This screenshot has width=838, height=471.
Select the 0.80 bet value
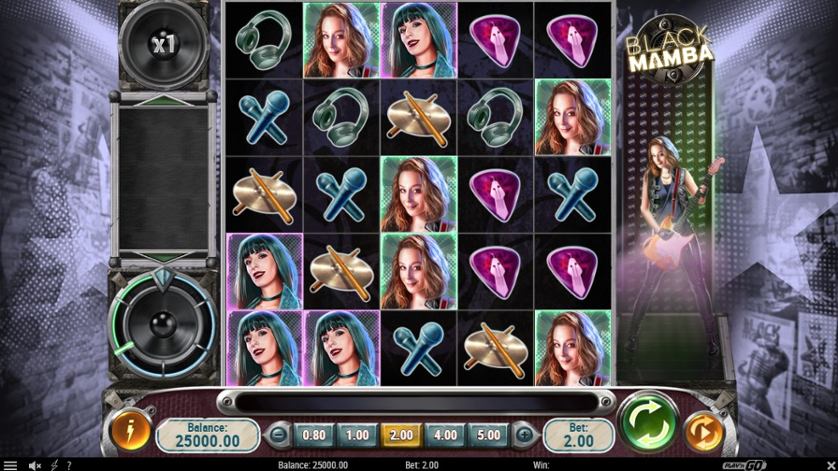click(x=313, y=435)
